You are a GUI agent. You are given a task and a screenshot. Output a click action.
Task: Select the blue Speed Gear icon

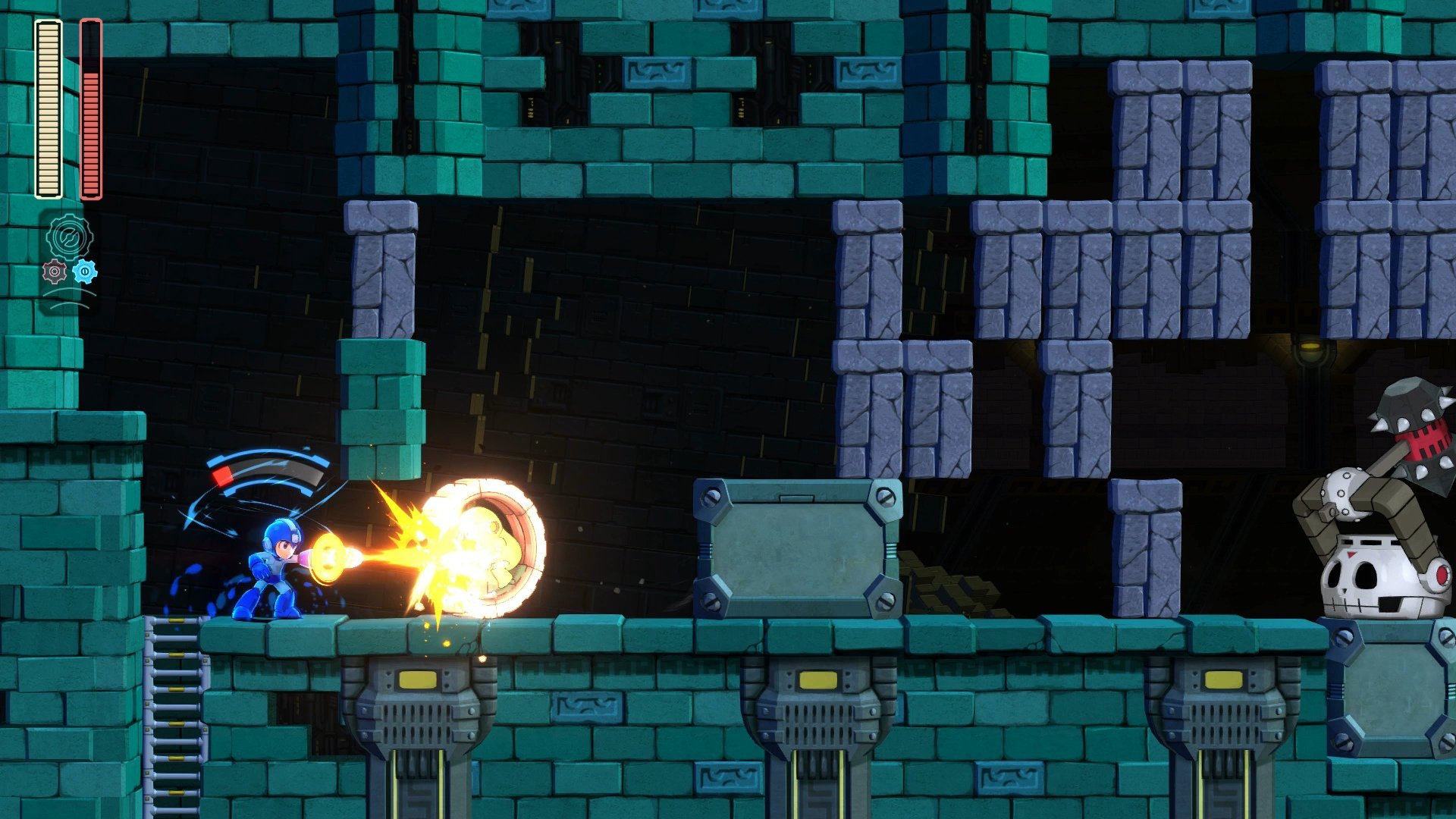85,271
